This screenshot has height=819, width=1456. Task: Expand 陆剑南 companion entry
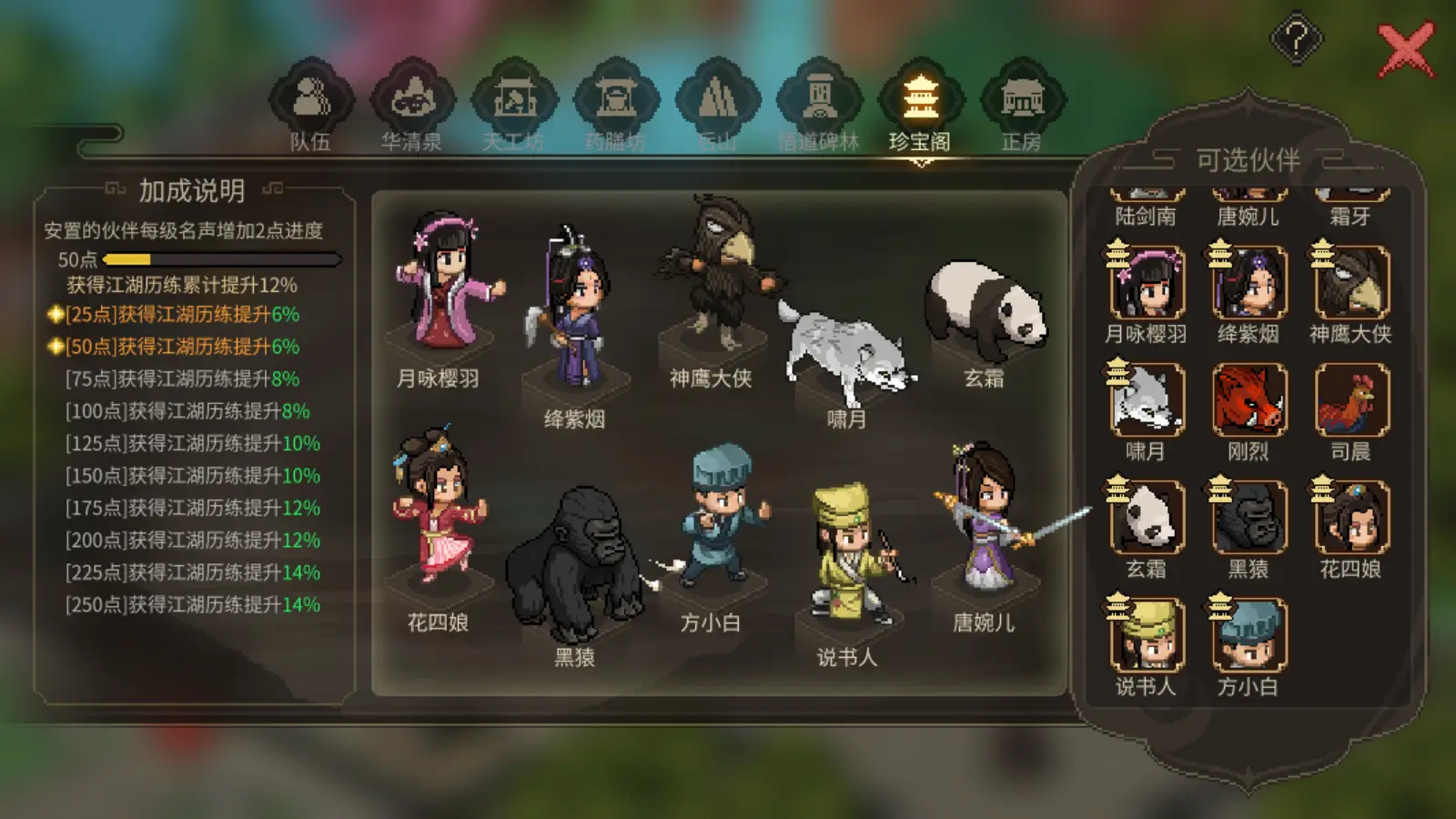click(x=1148, y=196)
